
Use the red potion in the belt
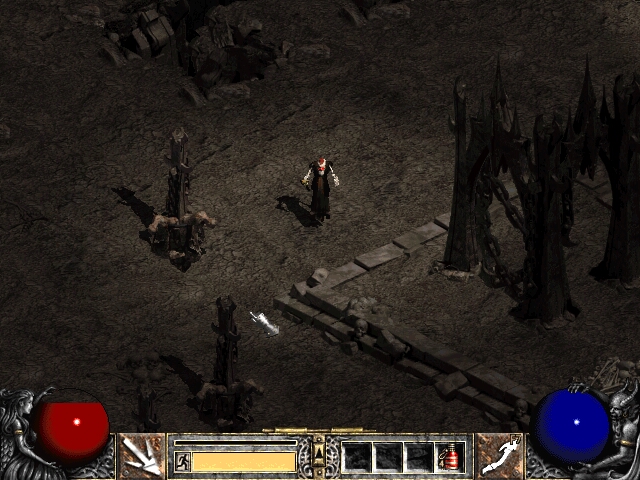coord(449,458)
